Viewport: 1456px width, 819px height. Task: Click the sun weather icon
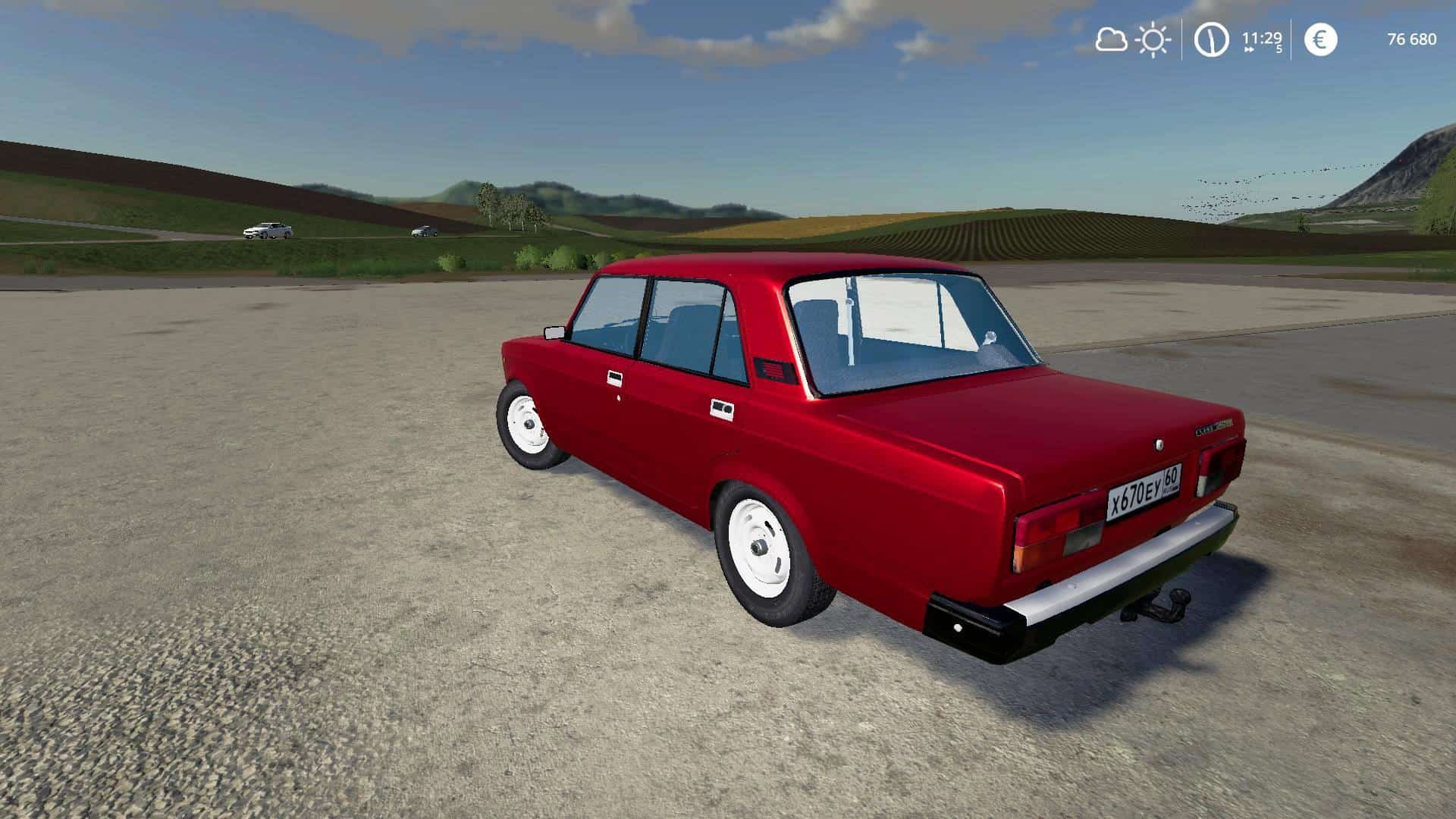click(1153, 39)
